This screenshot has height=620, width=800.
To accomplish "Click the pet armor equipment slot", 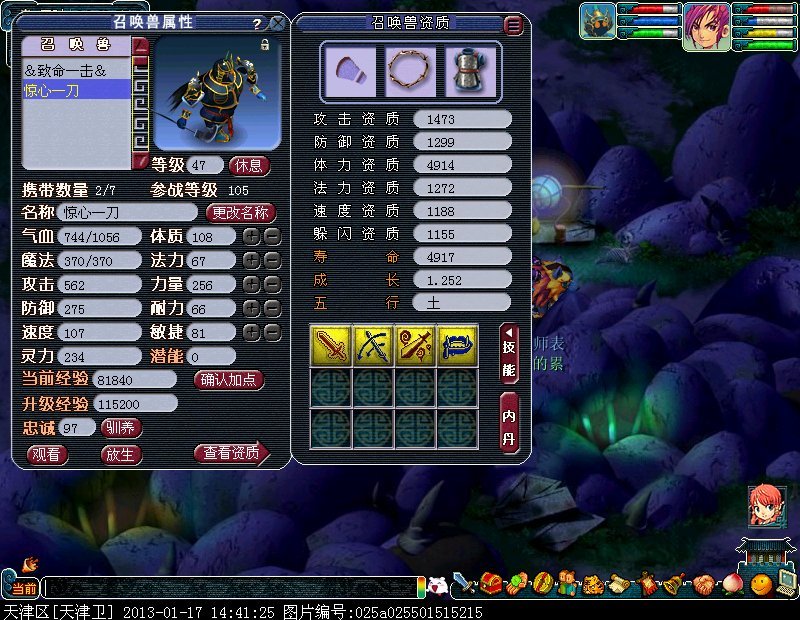I will tap(469, 69).
